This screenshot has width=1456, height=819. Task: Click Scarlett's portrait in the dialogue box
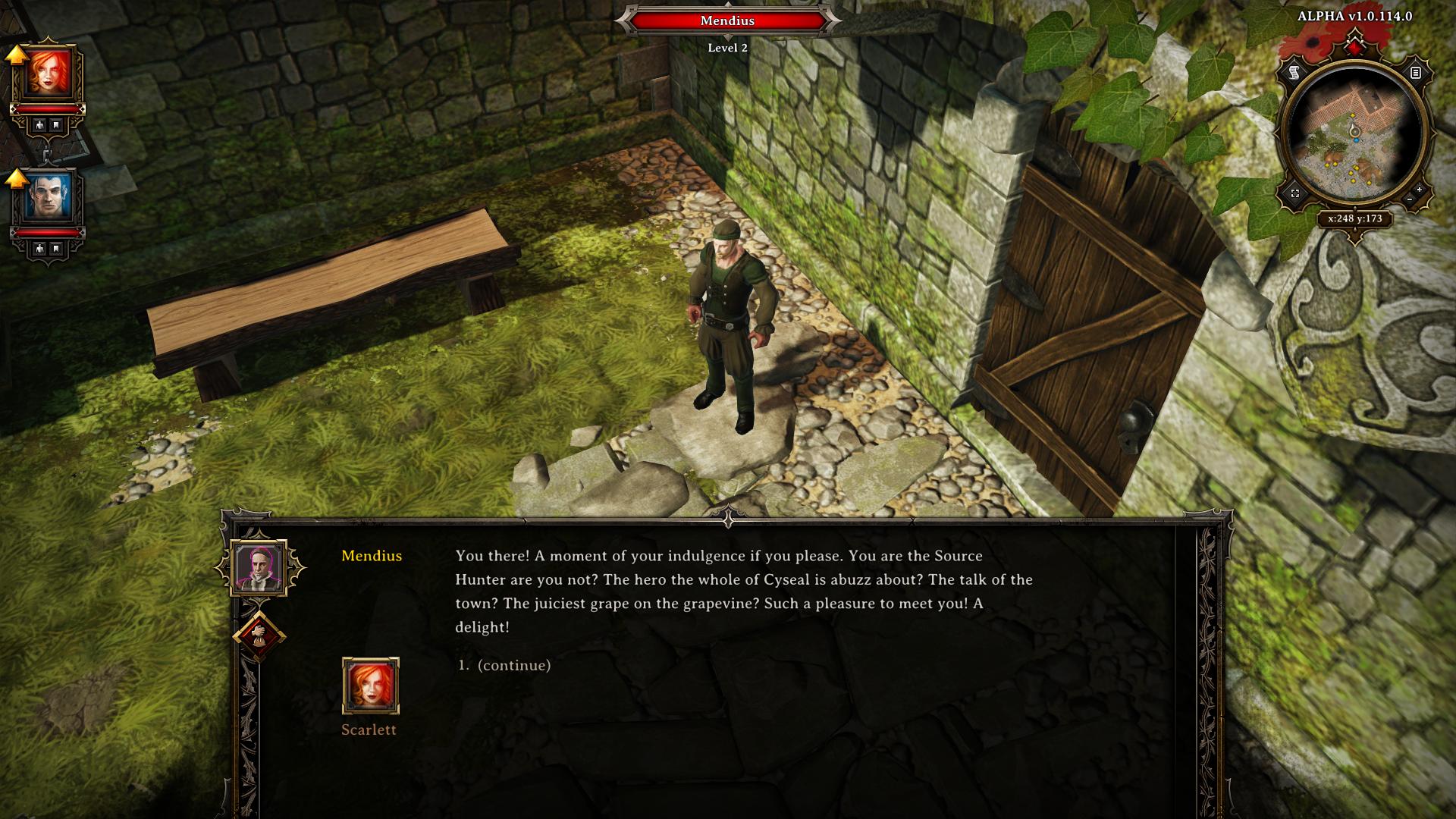[x=370, y=686]
